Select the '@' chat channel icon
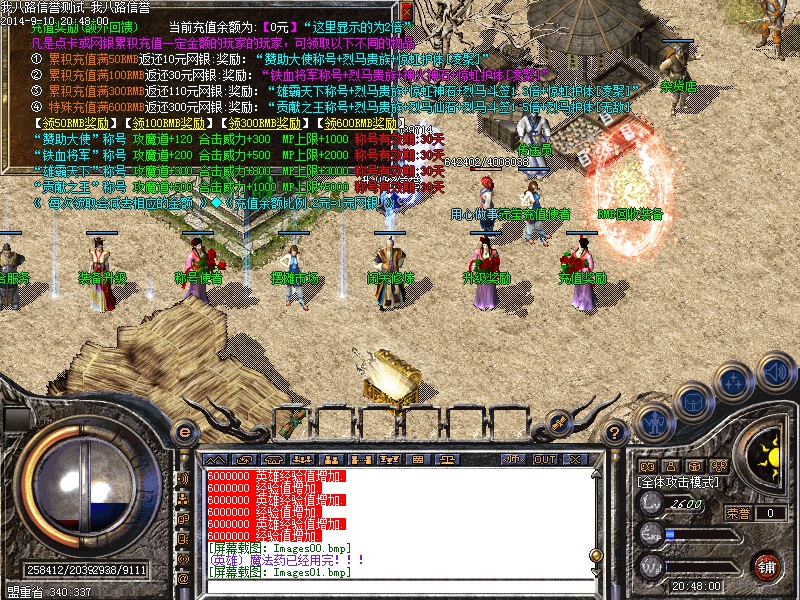The width and height of the screenshot is (800, 600). click(183, 579)
